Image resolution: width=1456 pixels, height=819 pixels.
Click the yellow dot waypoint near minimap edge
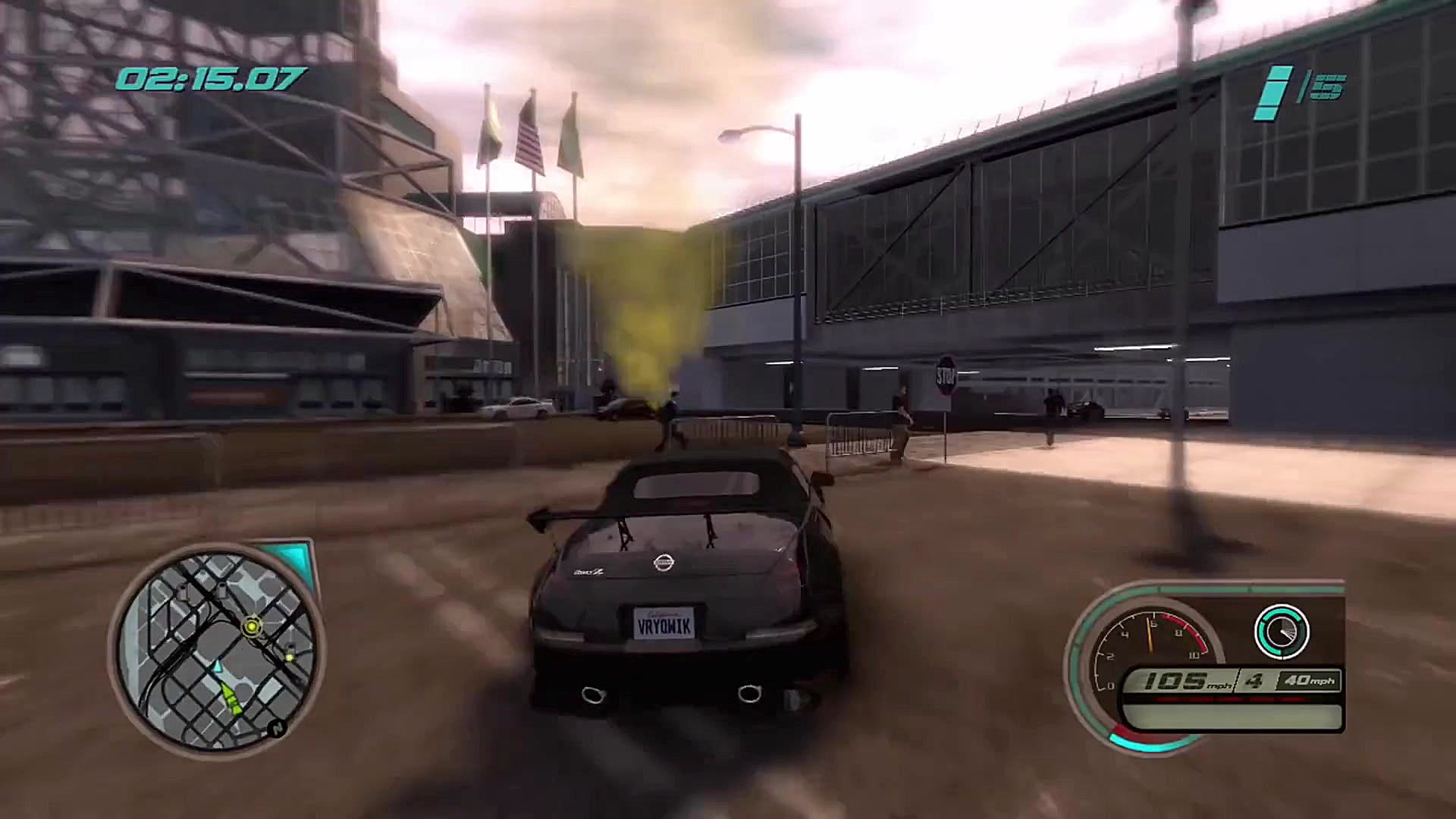pos(290,657)
